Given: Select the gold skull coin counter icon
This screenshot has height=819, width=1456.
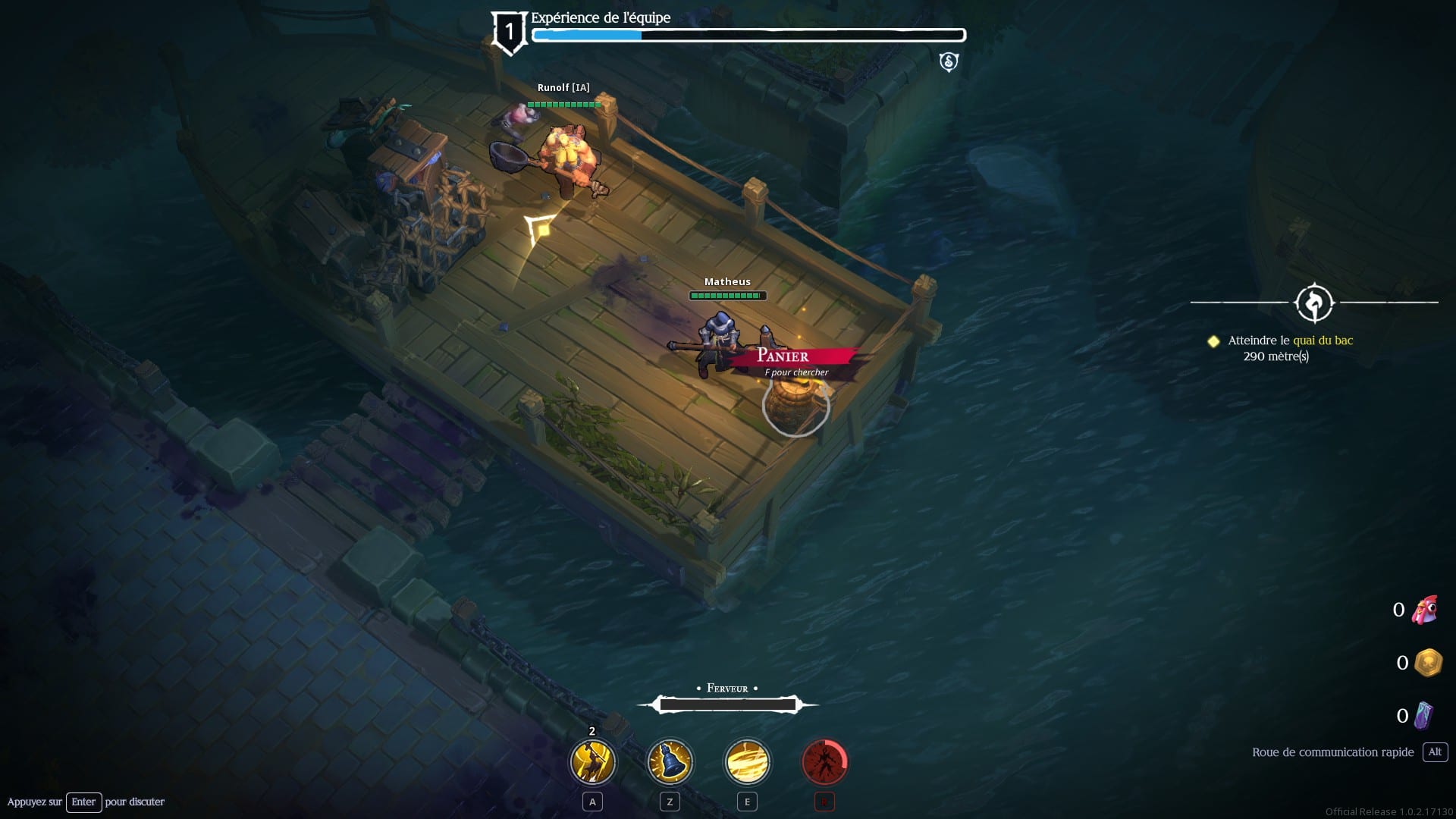Looking at the screenshot, I should (1426, 662).
